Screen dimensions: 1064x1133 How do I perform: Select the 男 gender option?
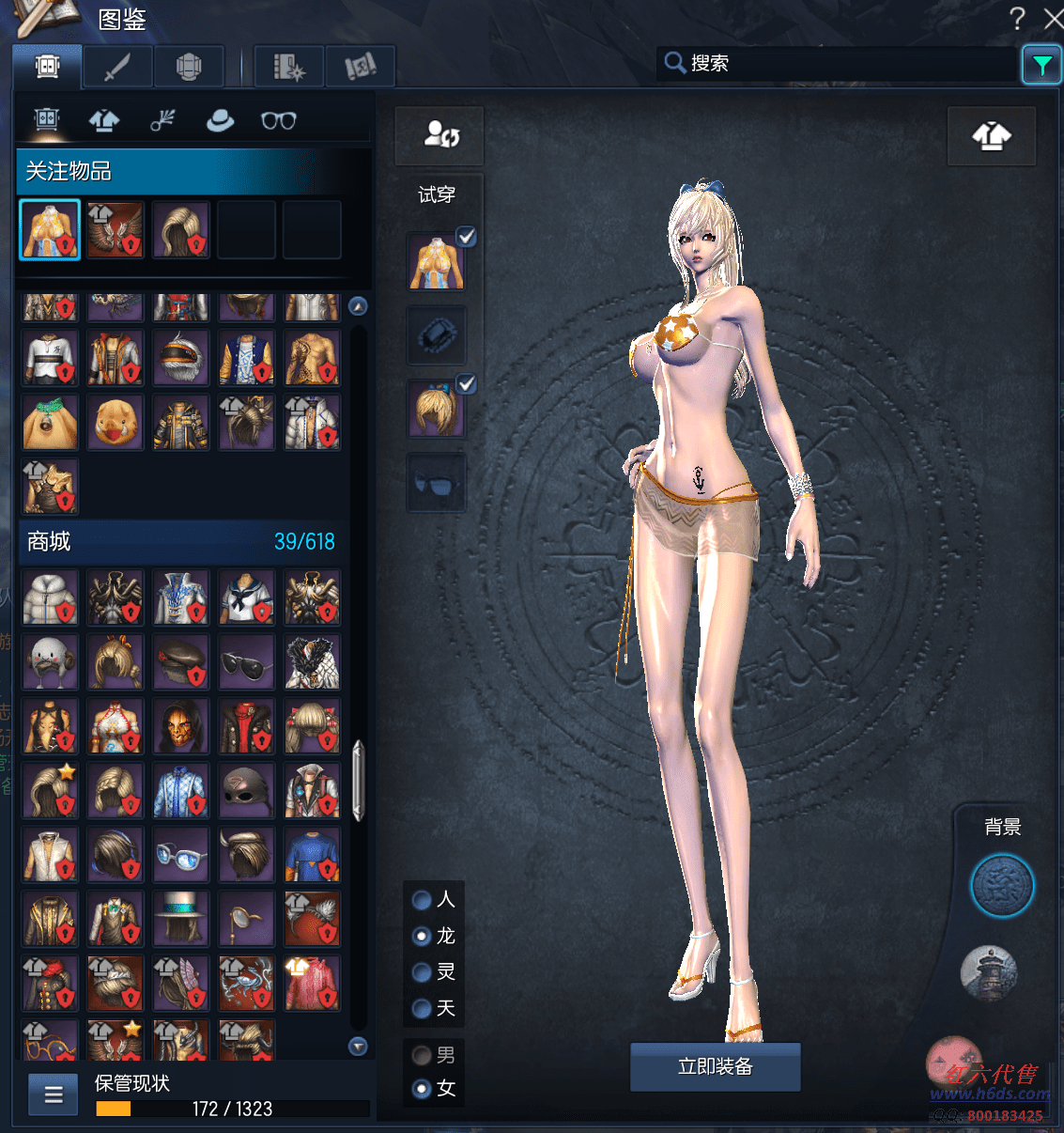coord(423,1055)
